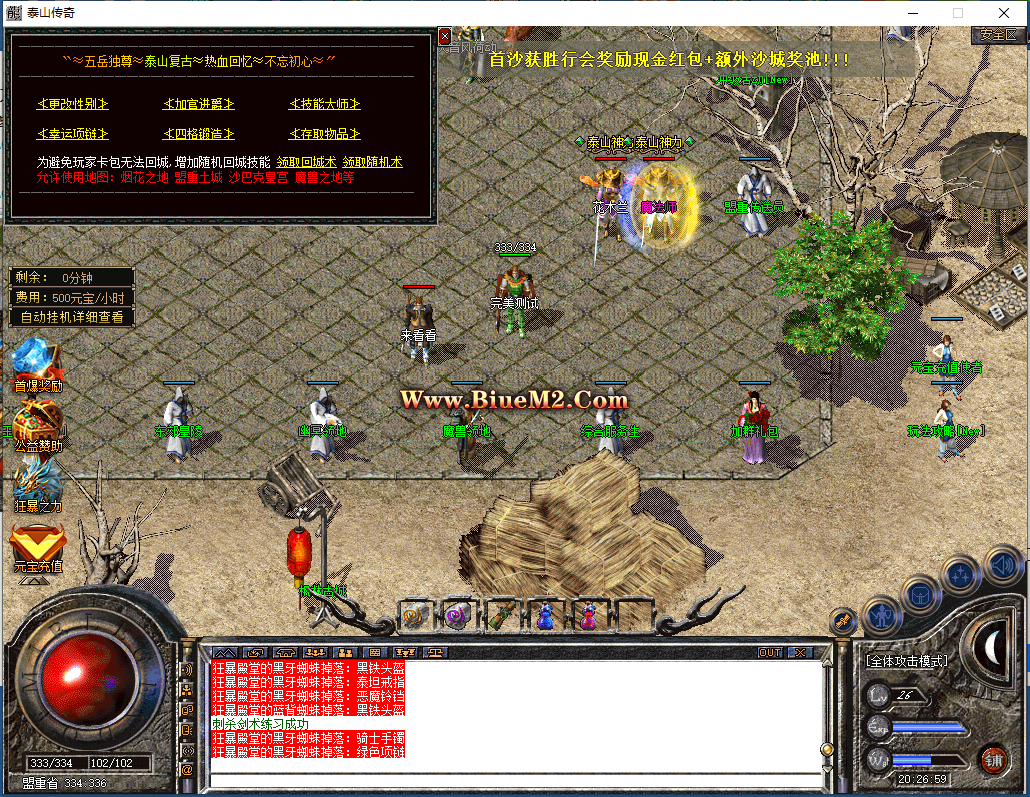The width and height of the screenshot is (1030, 797).
Task: Open the 自动挂机详细查看 button
Action: (72, 317)
